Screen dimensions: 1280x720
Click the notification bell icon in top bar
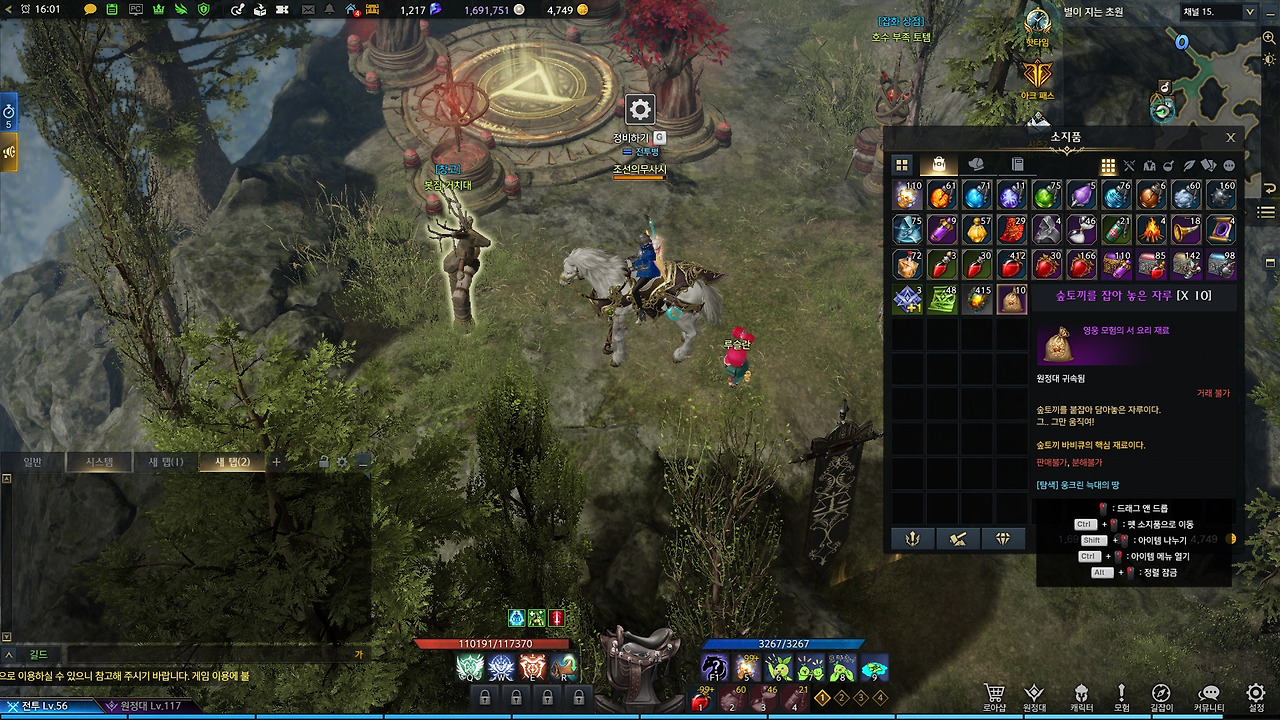[x=328, y=8]
